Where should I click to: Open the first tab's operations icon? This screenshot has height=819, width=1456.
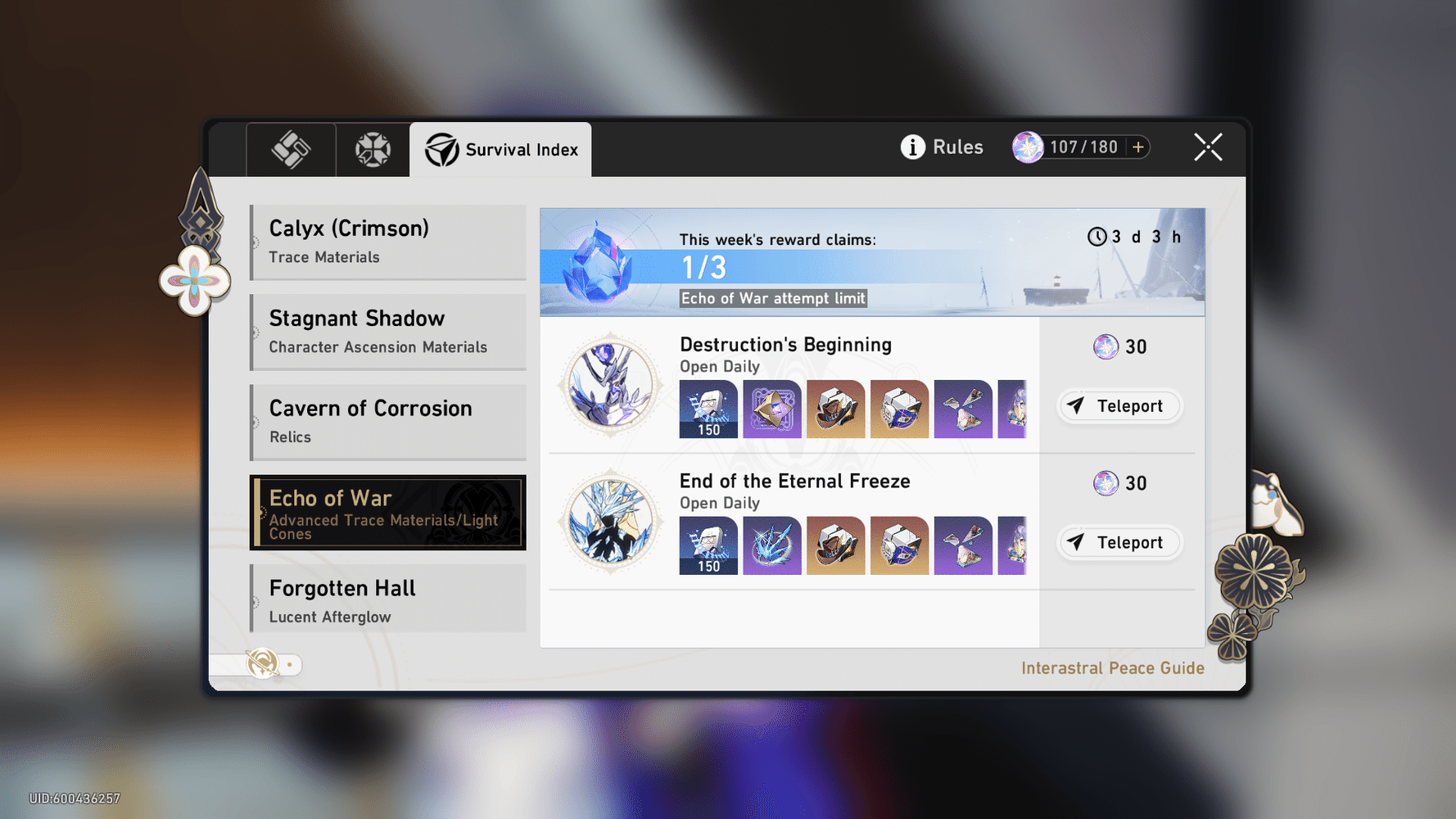coord(291,148)
